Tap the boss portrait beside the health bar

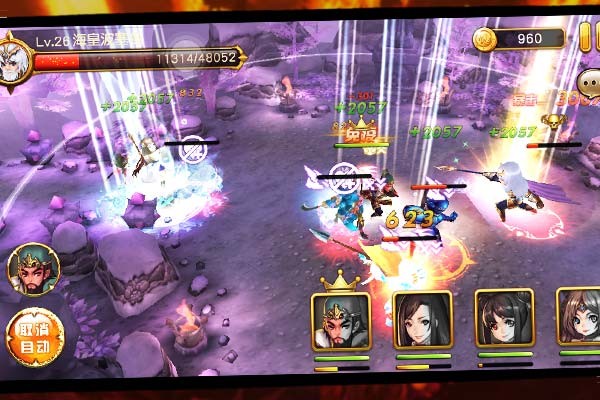(15, 57)
